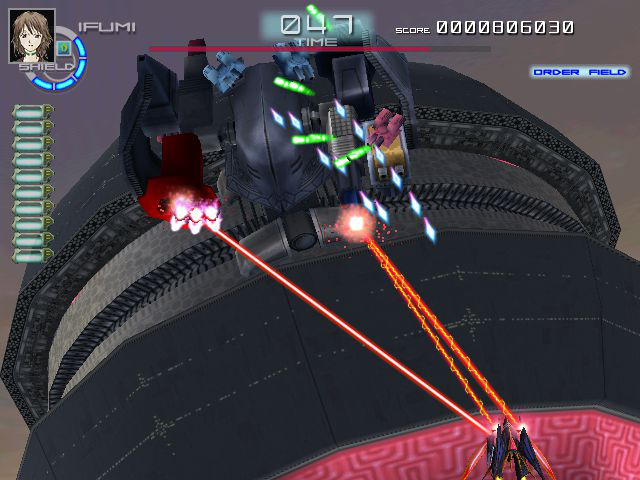Select the Order Field indicator
640x480 pixels.
(580, 72)
